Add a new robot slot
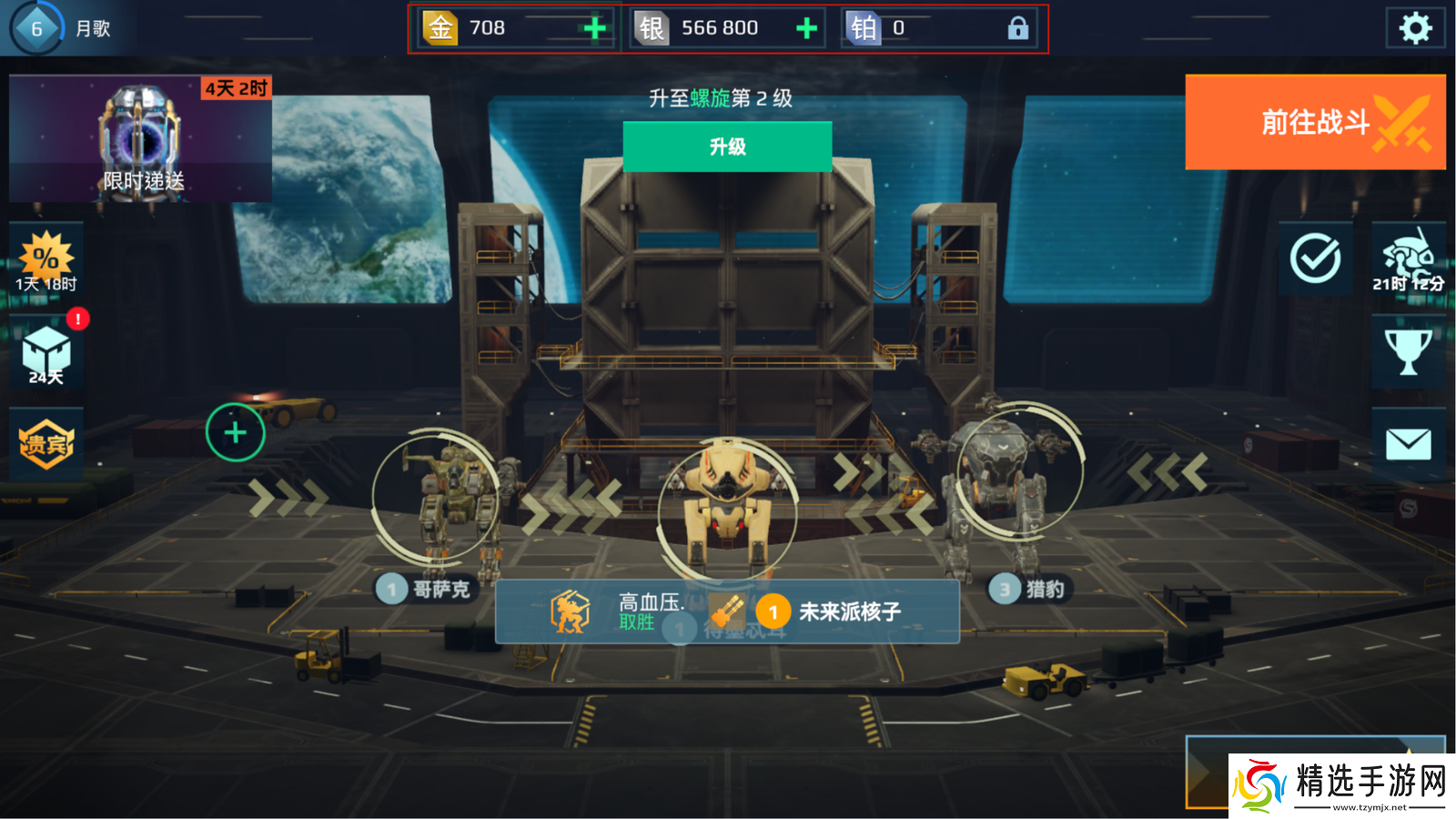The height and width of the screenshot is (819, 1456). pyautogui.click(x=235, y=432)
